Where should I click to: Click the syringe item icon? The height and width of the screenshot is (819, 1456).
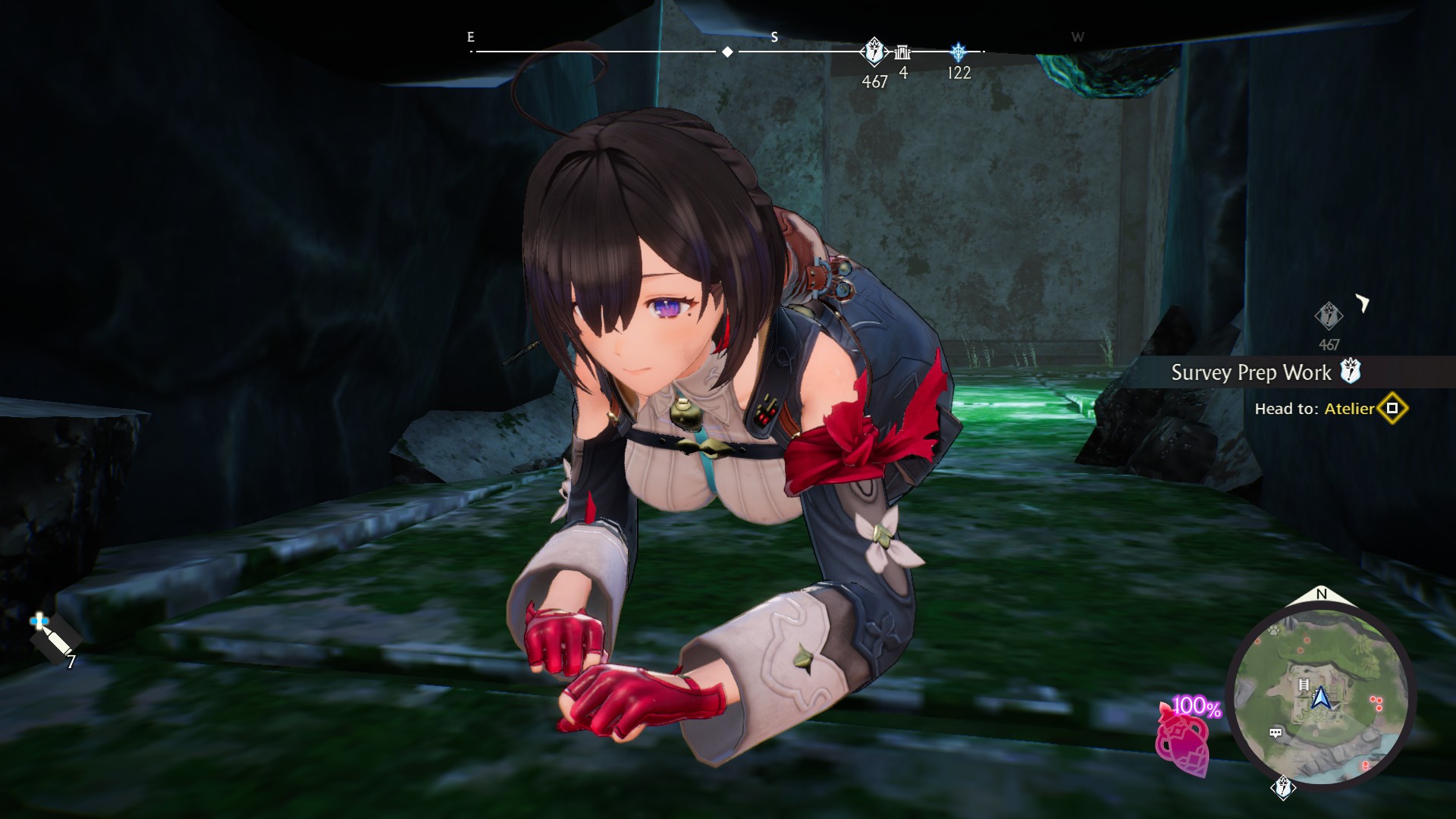click(55, 639)
